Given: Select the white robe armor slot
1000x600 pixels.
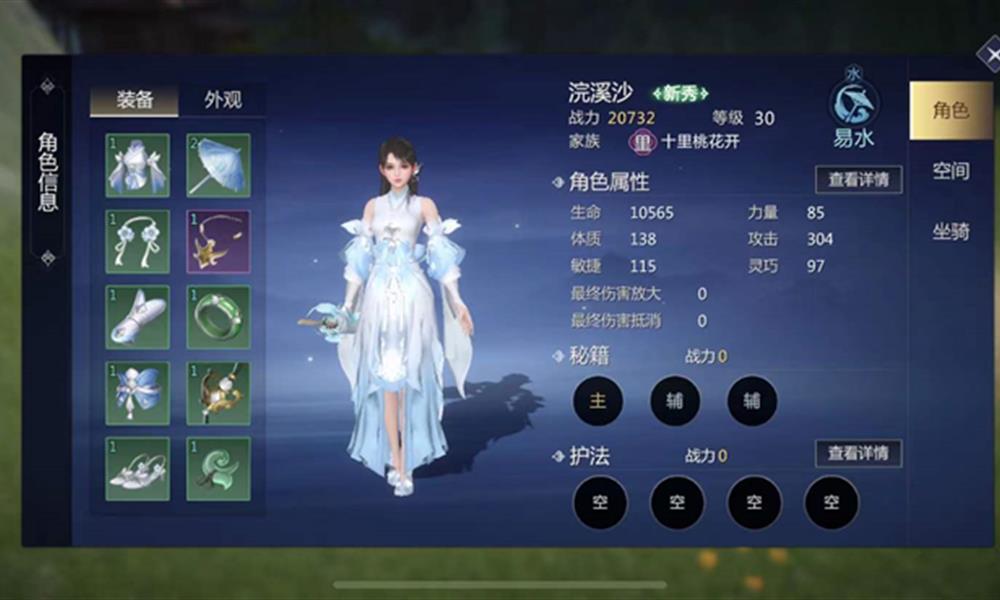Looking at the screenshot, I should (x=138, y=165).
